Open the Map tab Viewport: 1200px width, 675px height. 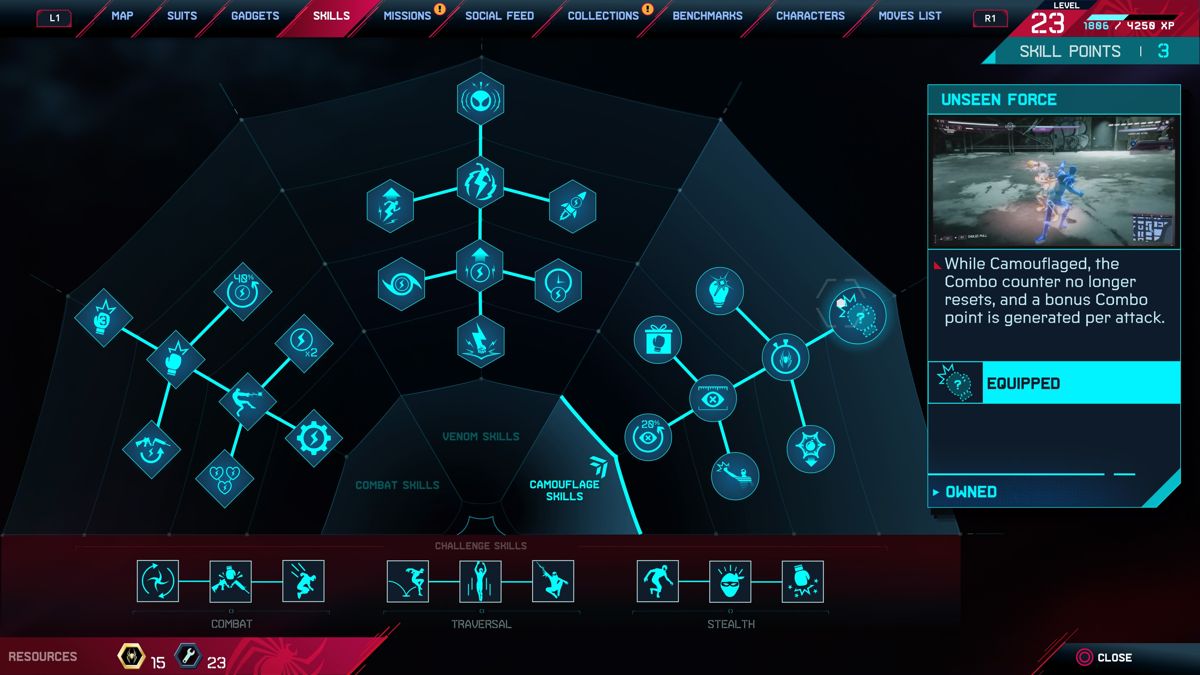[122, 16]
